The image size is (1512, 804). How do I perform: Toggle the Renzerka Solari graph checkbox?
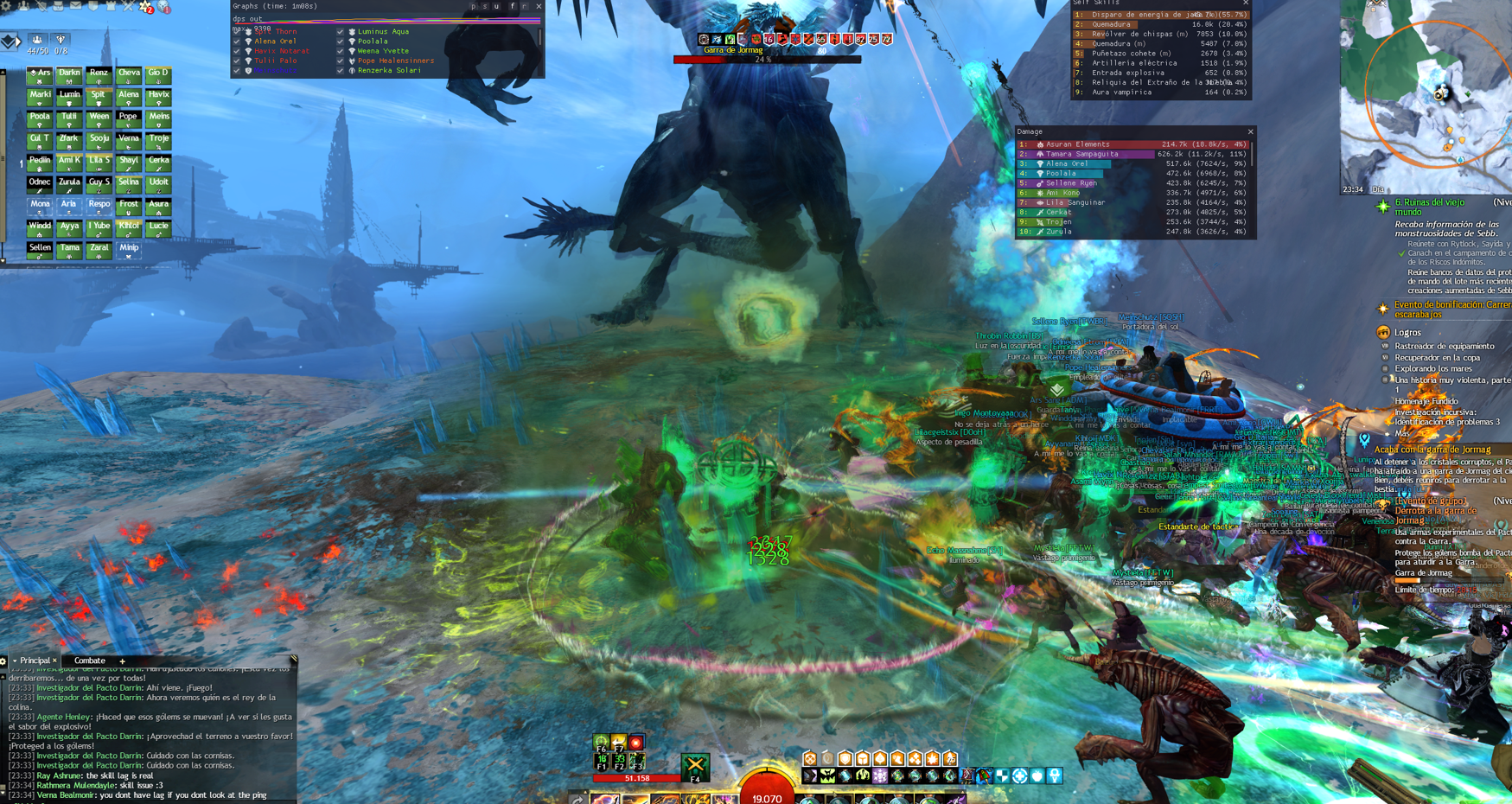coord(341,71)
